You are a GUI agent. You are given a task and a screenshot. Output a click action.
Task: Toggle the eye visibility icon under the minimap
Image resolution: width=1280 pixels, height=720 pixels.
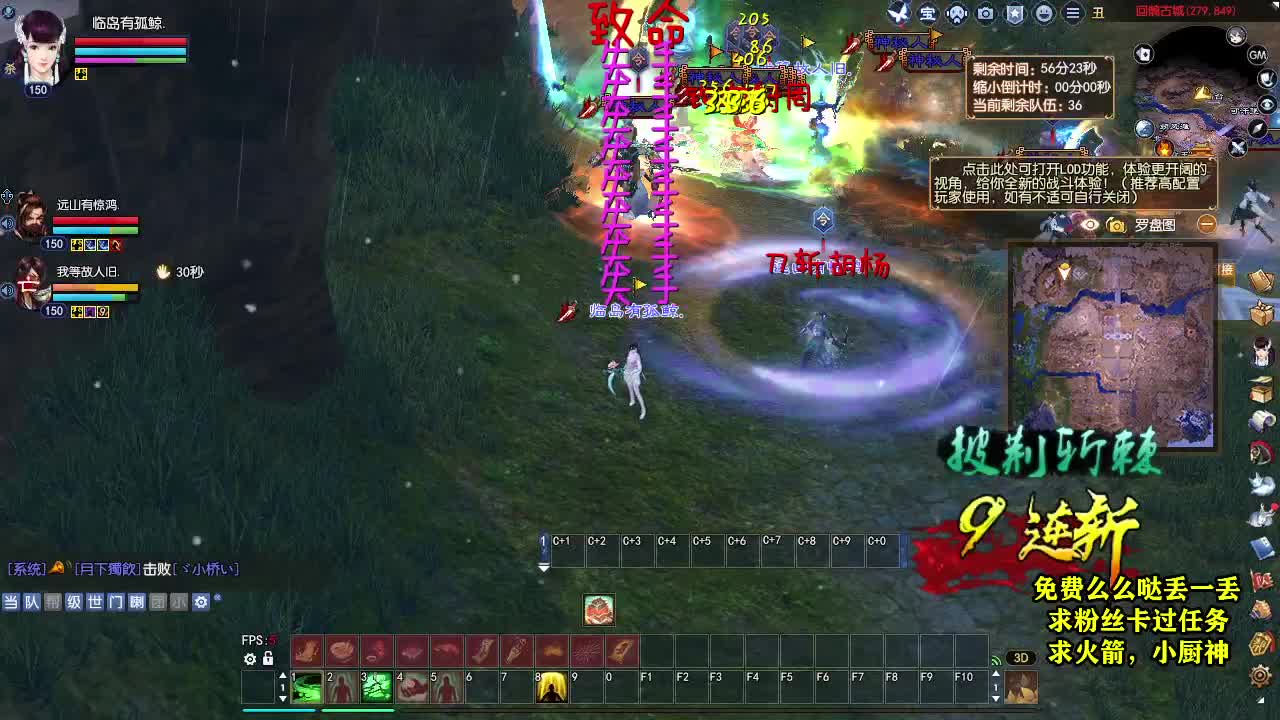tap(1090, 225)
